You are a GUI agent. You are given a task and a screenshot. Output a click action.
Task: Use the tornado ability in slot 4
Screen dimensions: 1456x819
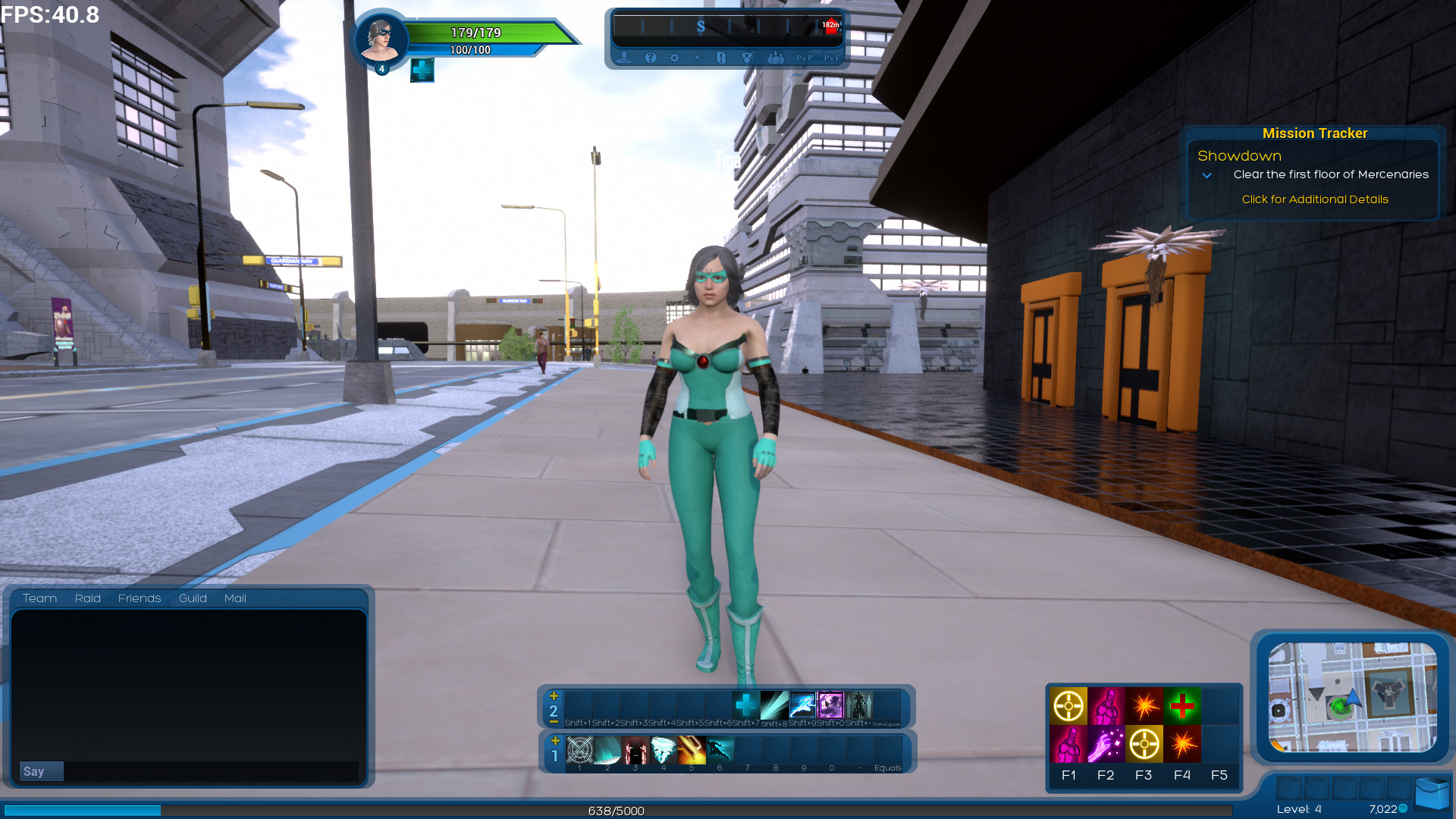(664, 750)
